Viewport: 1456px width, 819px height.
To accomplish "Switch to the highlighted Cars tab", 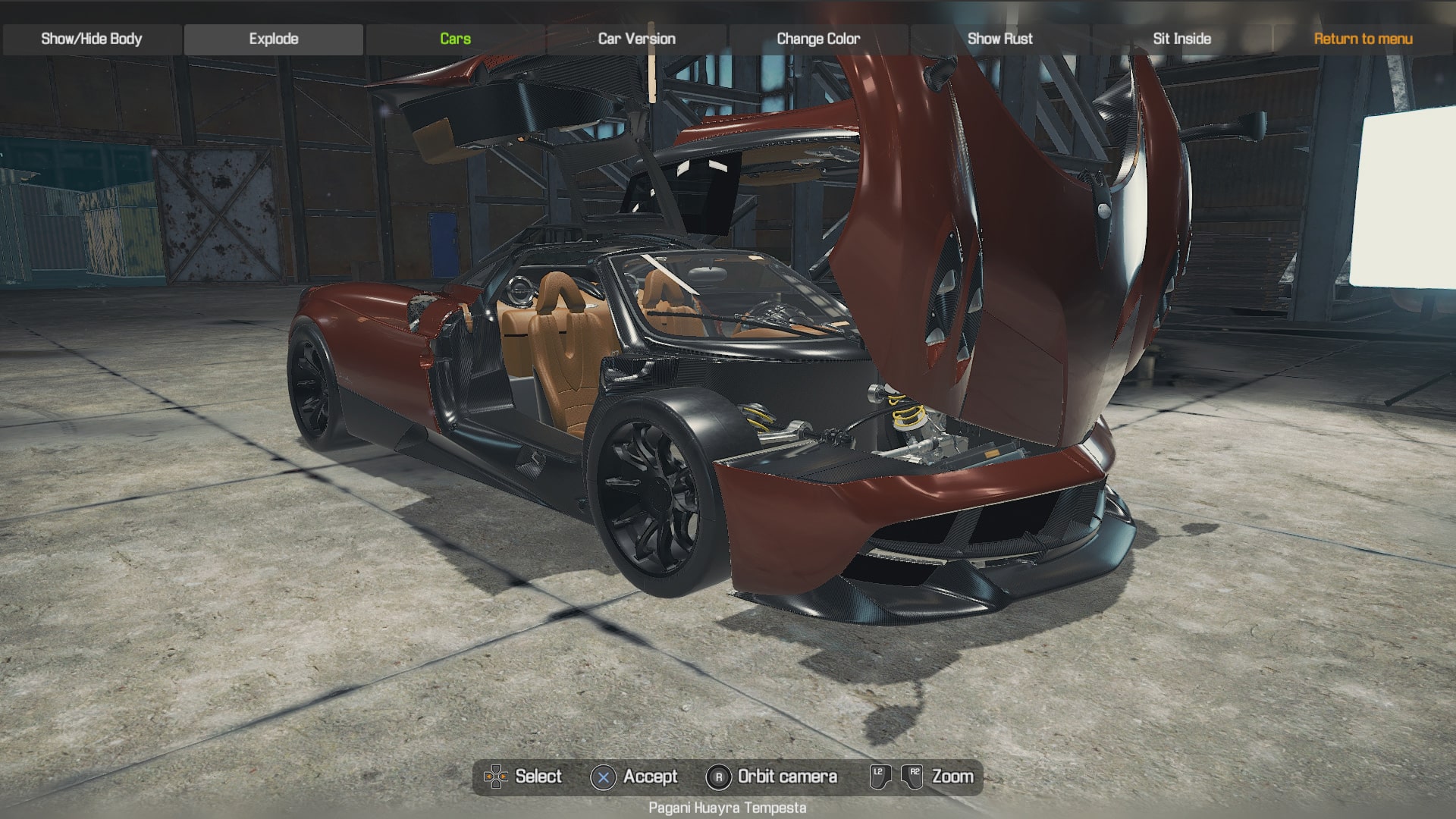I will [x=453, y=38].
